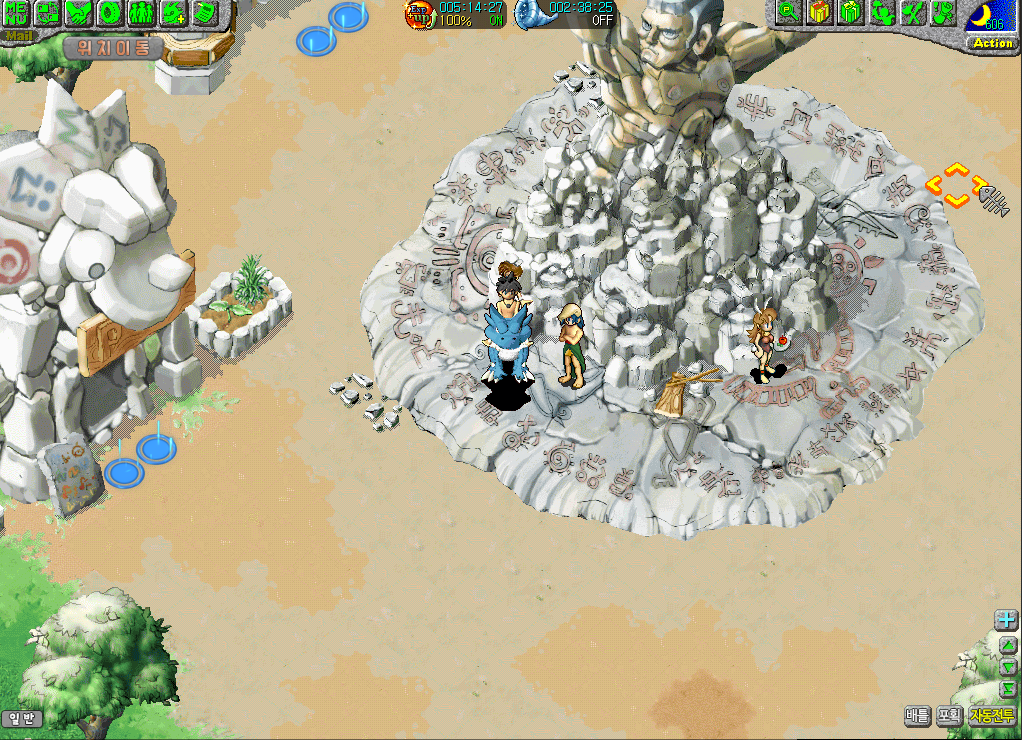
Task: Open the crossed tools icon
Action: pos(912,13)
